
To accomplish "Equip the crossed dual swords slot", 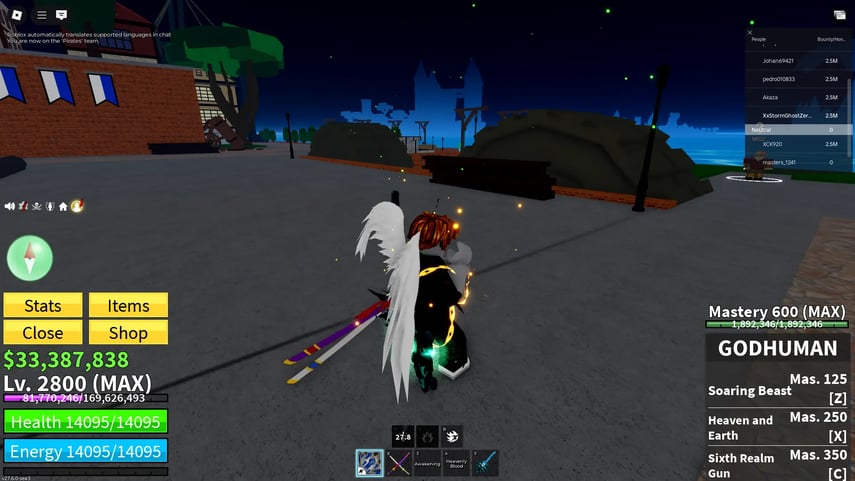I will [x=399, y=463].
